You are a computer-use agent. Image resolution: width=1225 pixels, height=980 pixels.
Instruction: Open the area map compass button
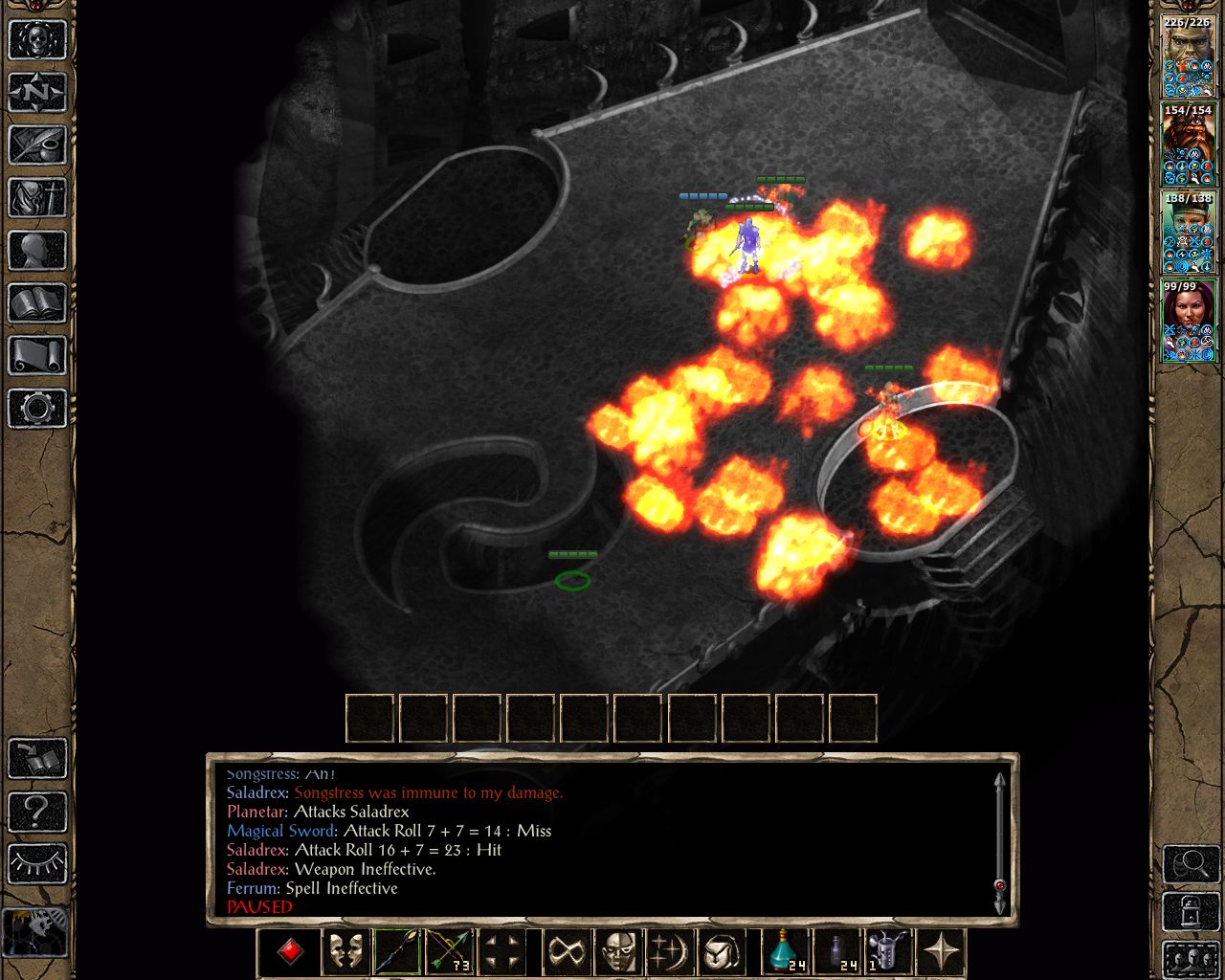click(37, 93)
